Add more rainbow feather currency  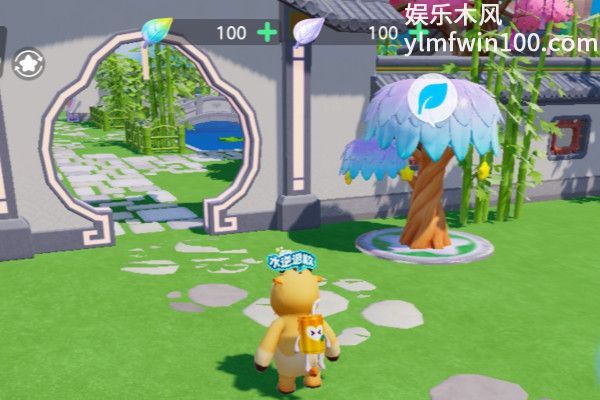click(267, 32)
